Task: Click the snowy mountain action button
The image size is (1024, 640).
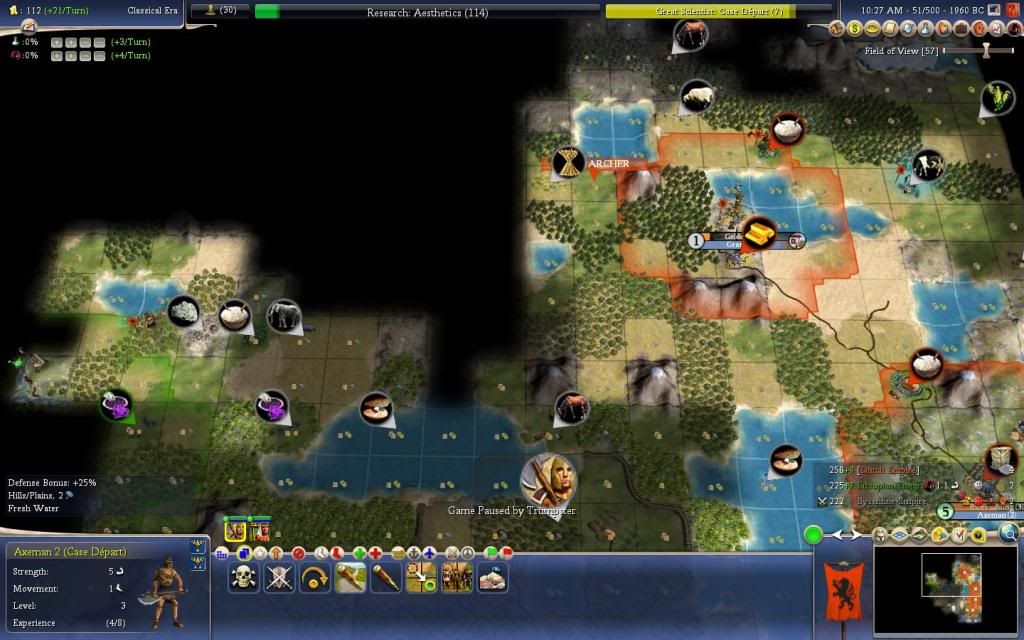Action: pos(492,577)
